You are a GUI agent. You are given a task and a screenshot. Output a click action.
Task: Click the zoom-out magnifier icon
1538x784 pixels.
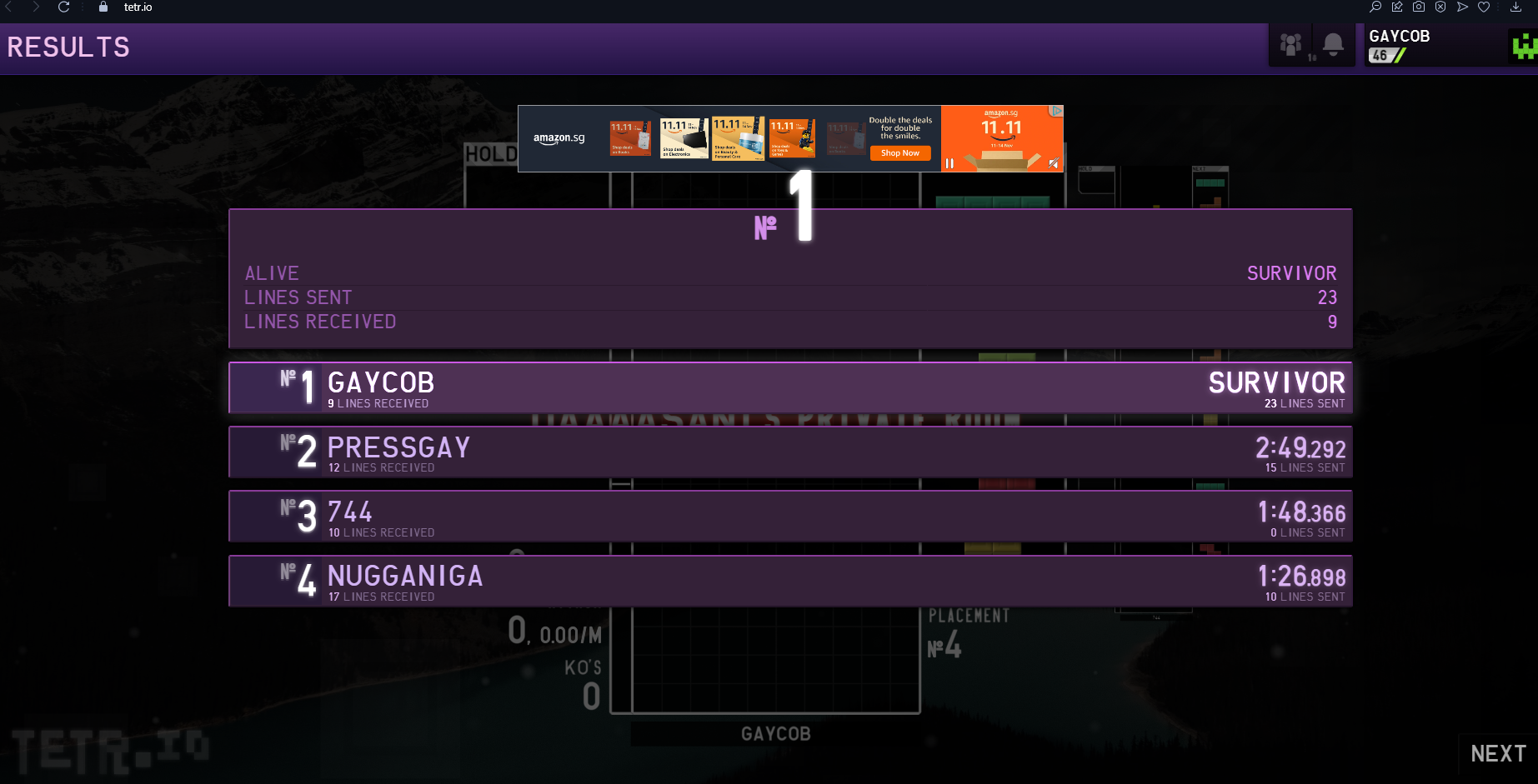pos(1375,7)
